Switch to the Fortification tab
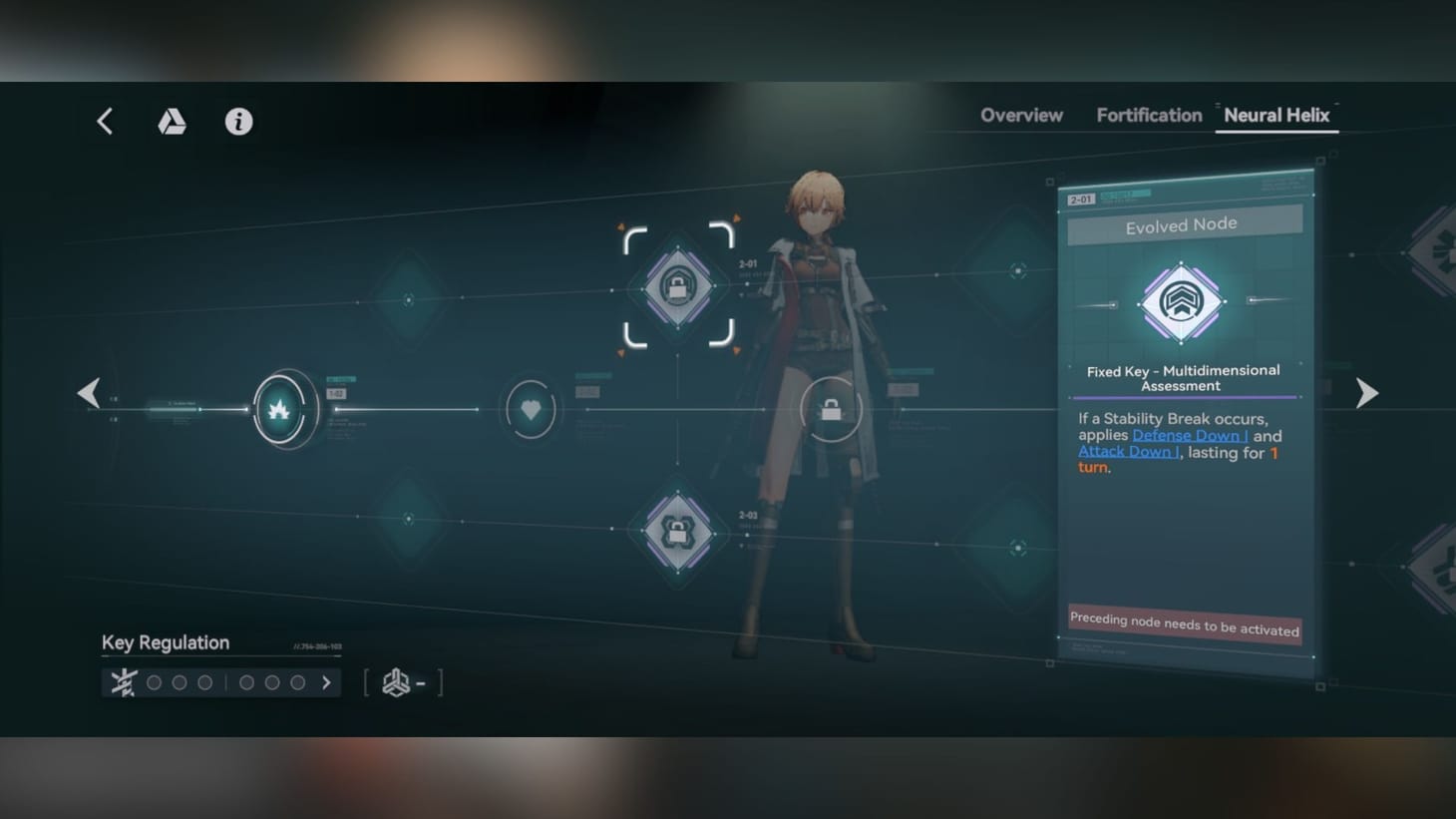 click(x=1148, y=115)
